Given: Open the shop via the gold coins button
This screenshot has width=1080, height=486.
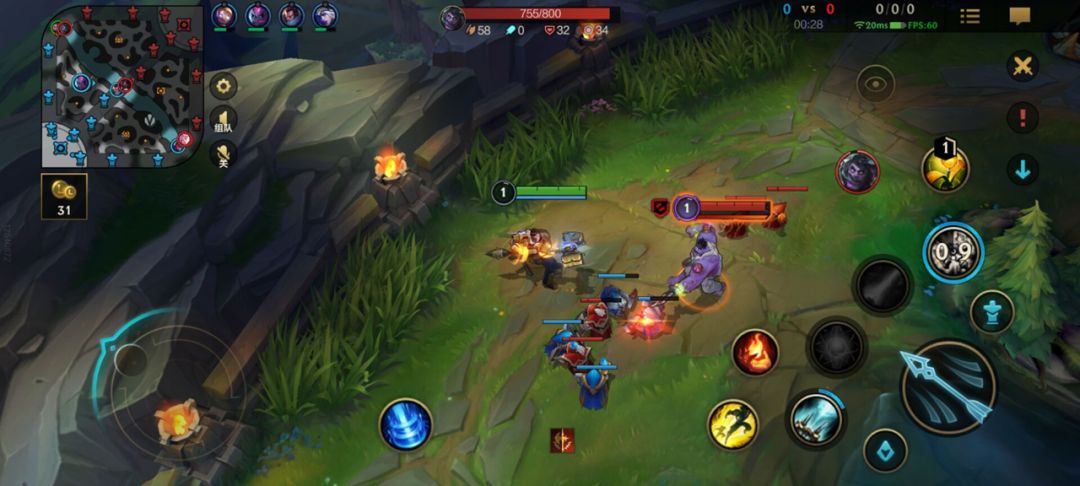Looking at the screenshot, I should point(64,196).
